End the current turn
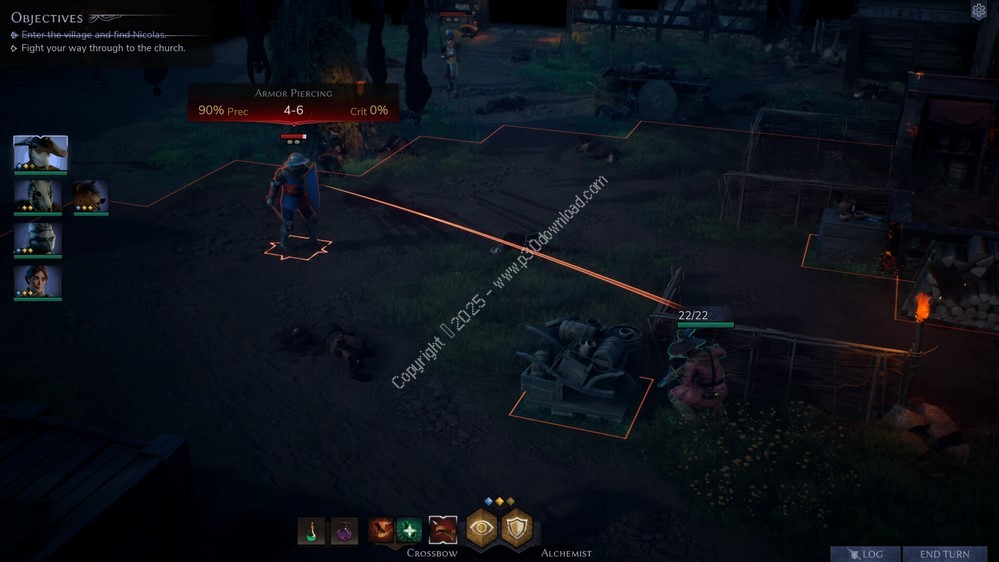 coord(944,554)
